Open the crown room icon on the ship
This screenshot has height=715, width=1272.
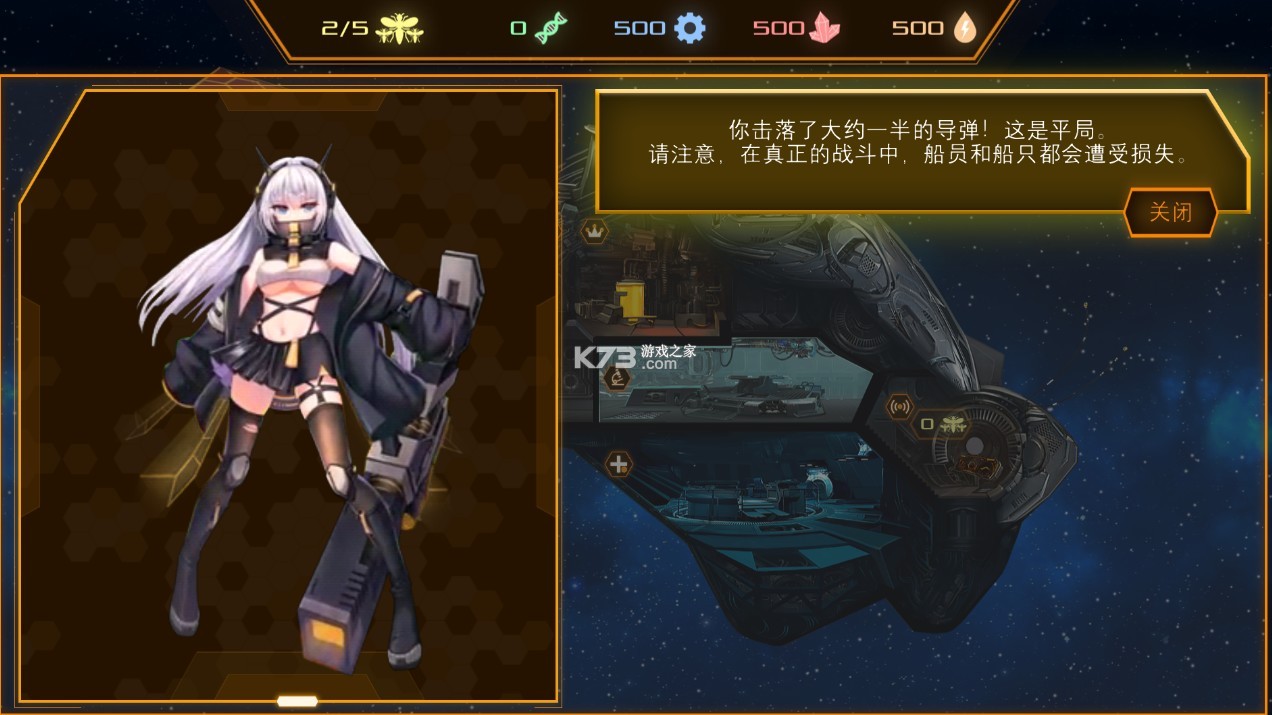point(595,232)
